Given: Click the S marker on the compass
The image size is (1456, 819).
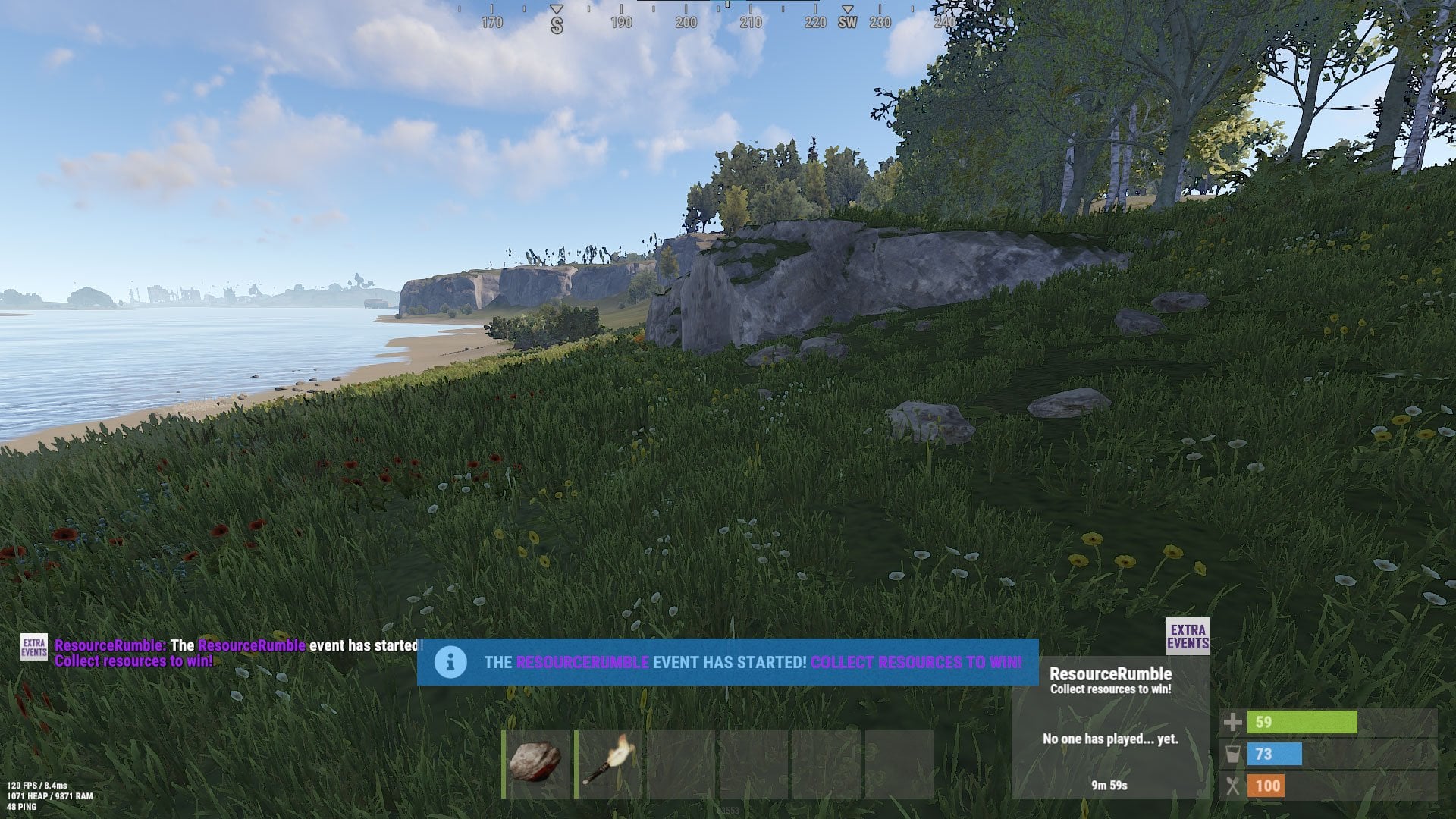Looking at the screenshot, I should tap(556, 23).
